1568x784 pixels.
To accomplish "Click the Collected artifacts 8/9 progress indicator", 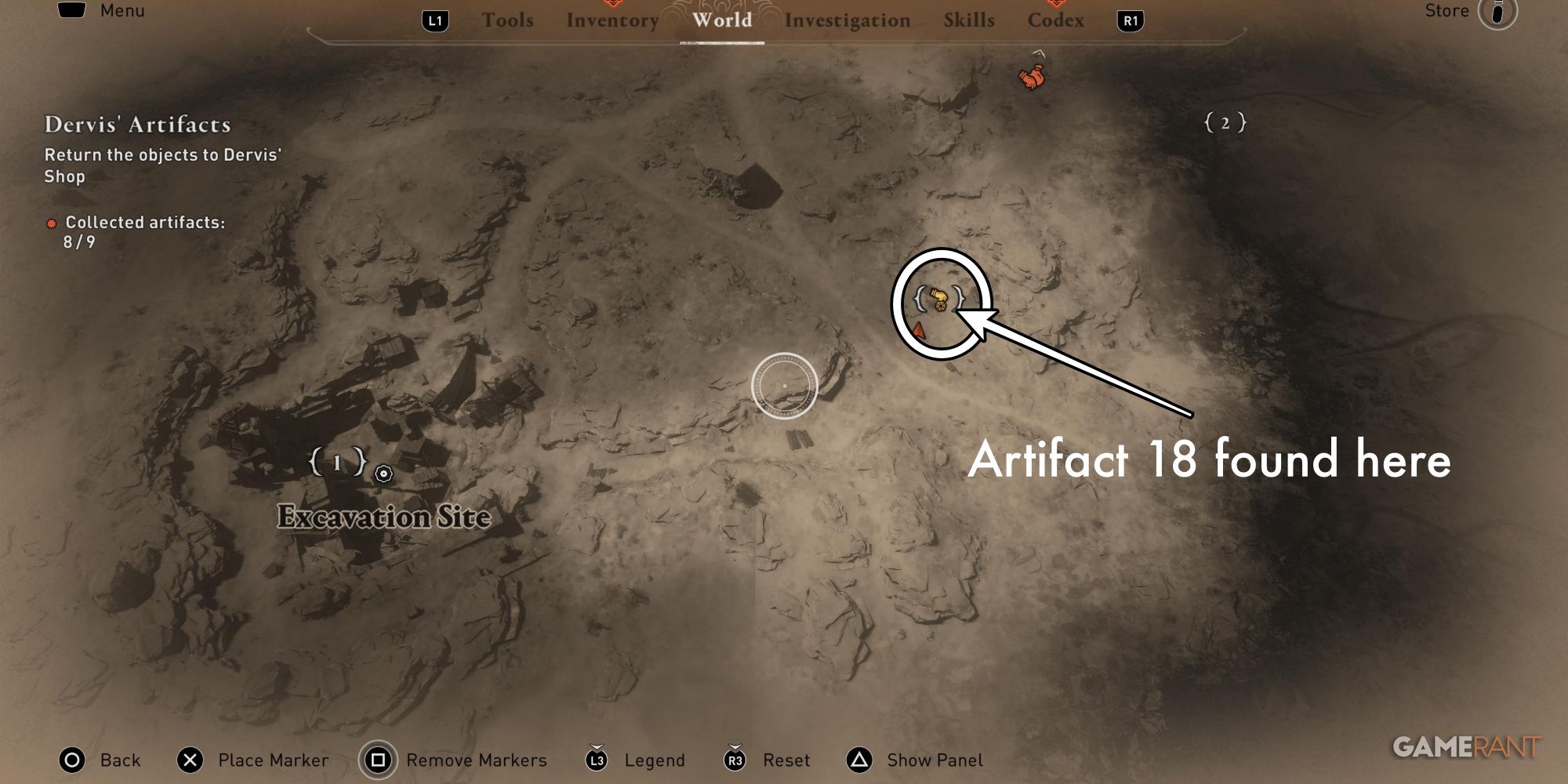I will point(143,231).
